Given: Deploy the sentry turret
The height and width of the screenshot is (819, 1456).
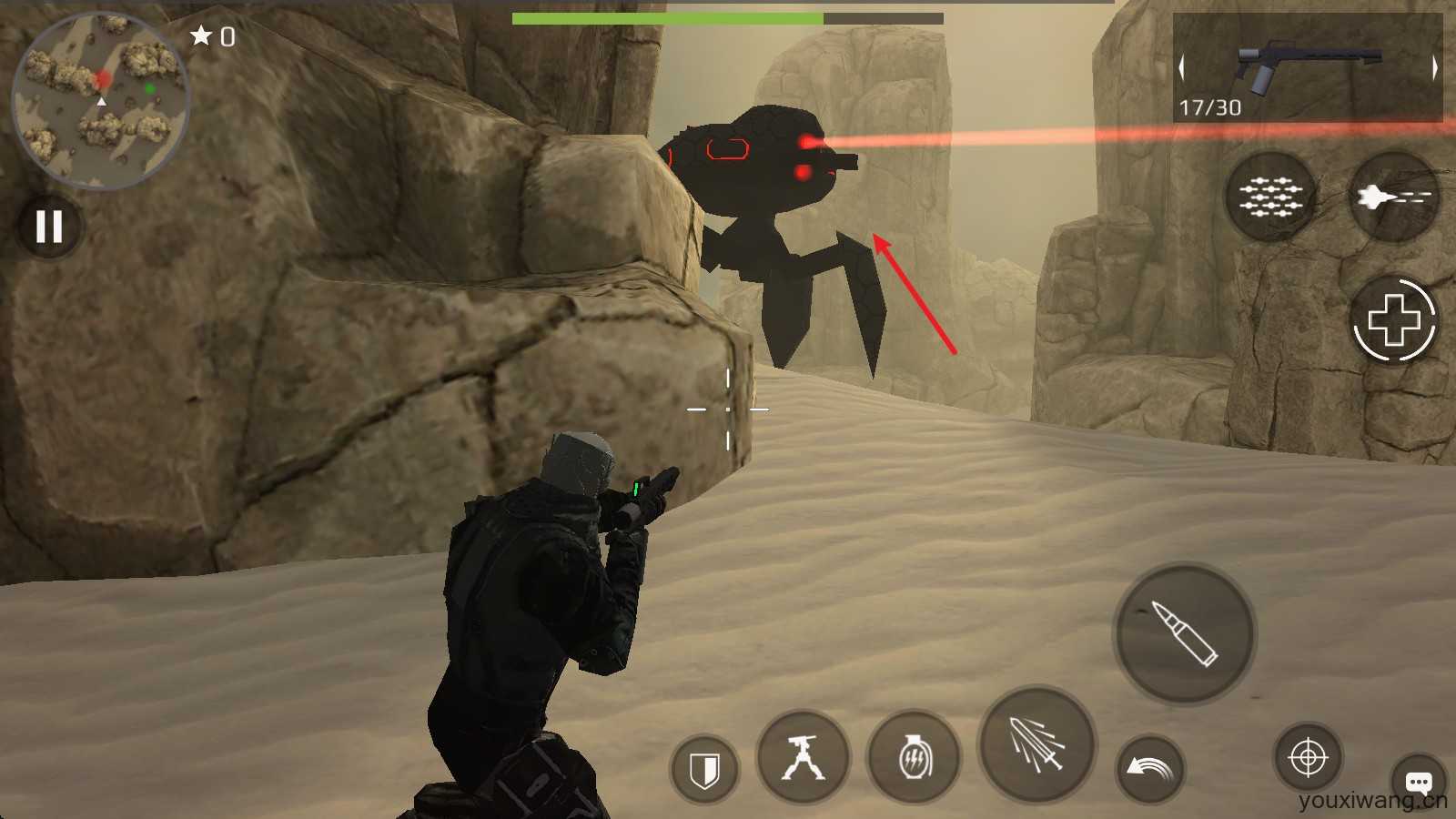Looking at the screenshot, I should pos(803,758).
